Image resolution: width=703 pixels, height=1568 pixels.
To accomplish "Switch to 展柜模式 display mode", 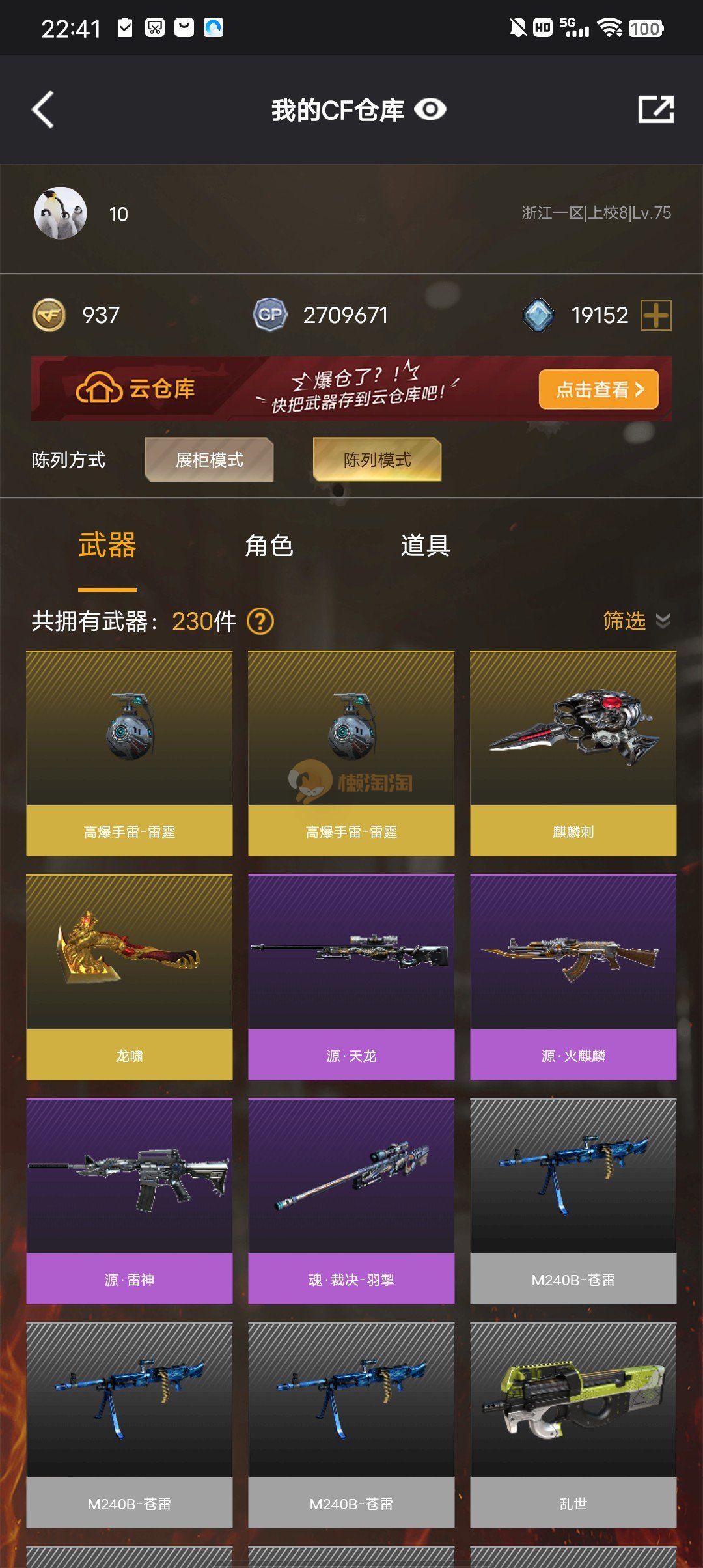I will tap(209, 460).
